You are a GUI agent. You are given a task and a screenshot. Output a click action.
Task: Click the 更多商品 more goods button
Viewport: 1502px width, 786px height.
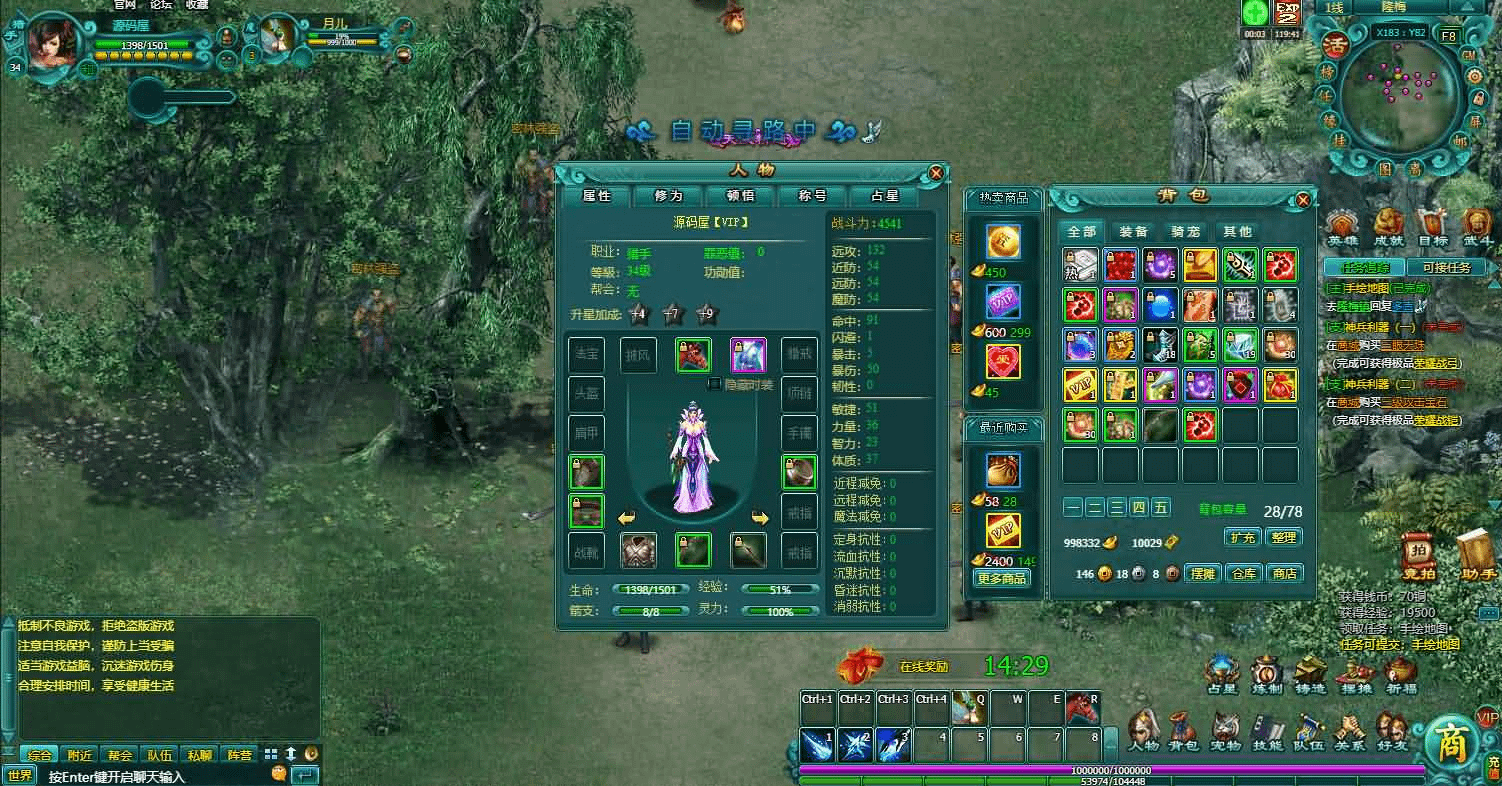(x=1001, y=578)
